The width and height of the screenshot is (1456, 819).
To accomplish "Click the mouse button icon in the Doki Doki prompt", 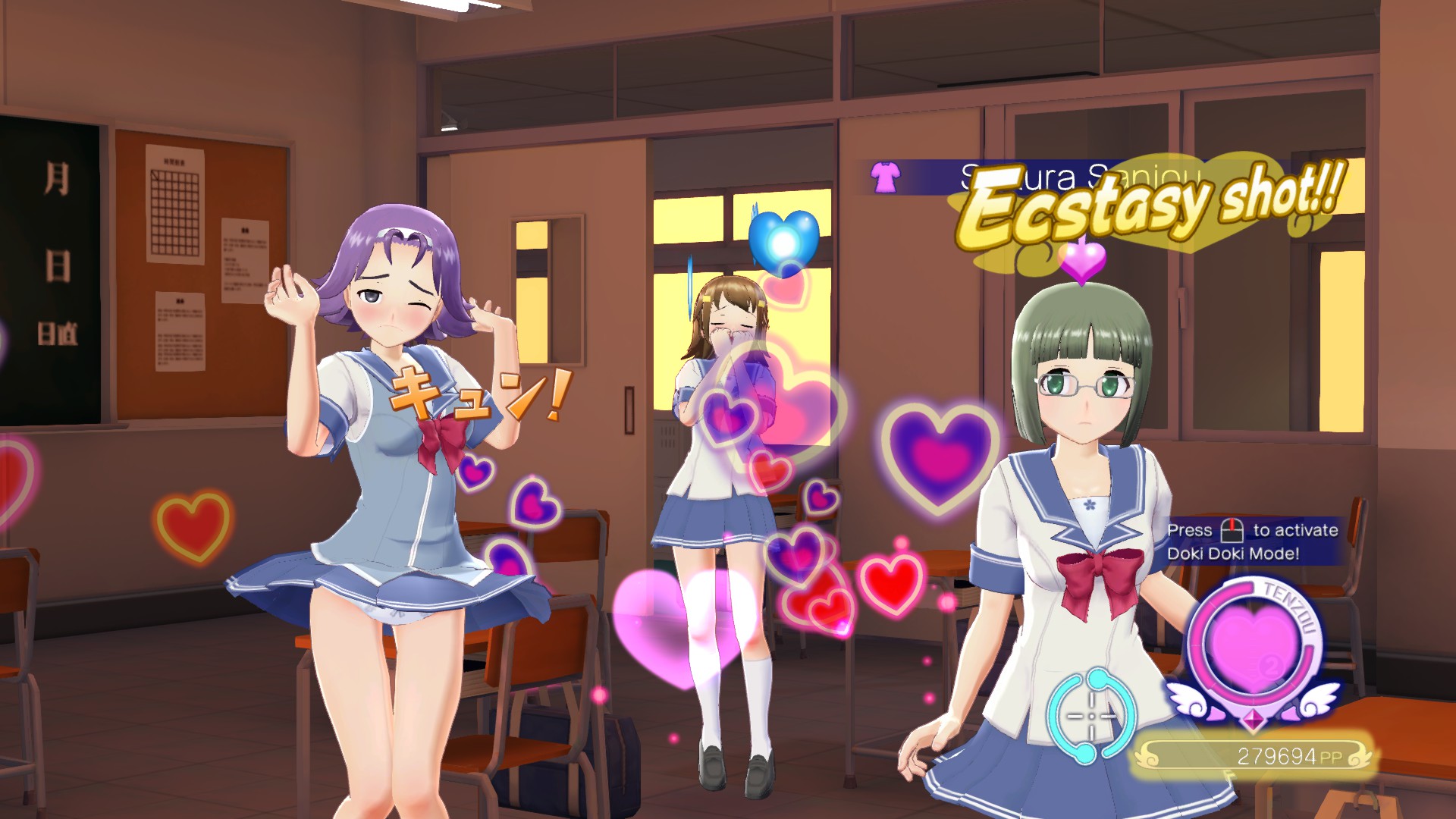I will pos(1232,532).
